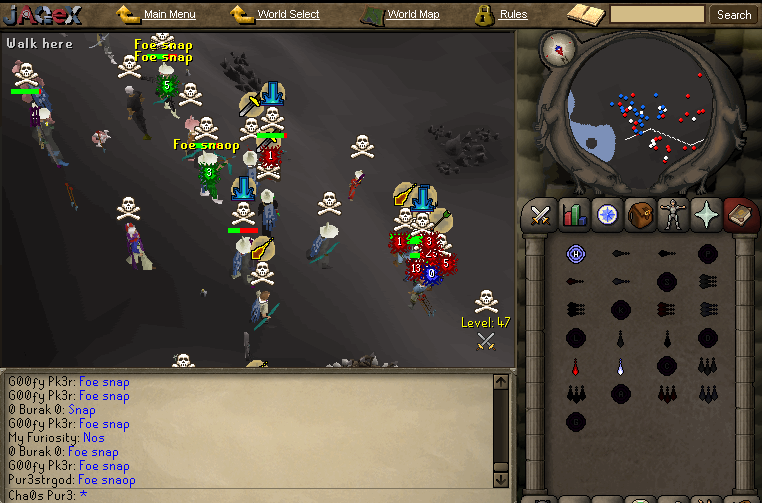This screenshot has height=503, width=762.
Task: Show the worn equipment figure tab
Action: click(x=673, y=214)
